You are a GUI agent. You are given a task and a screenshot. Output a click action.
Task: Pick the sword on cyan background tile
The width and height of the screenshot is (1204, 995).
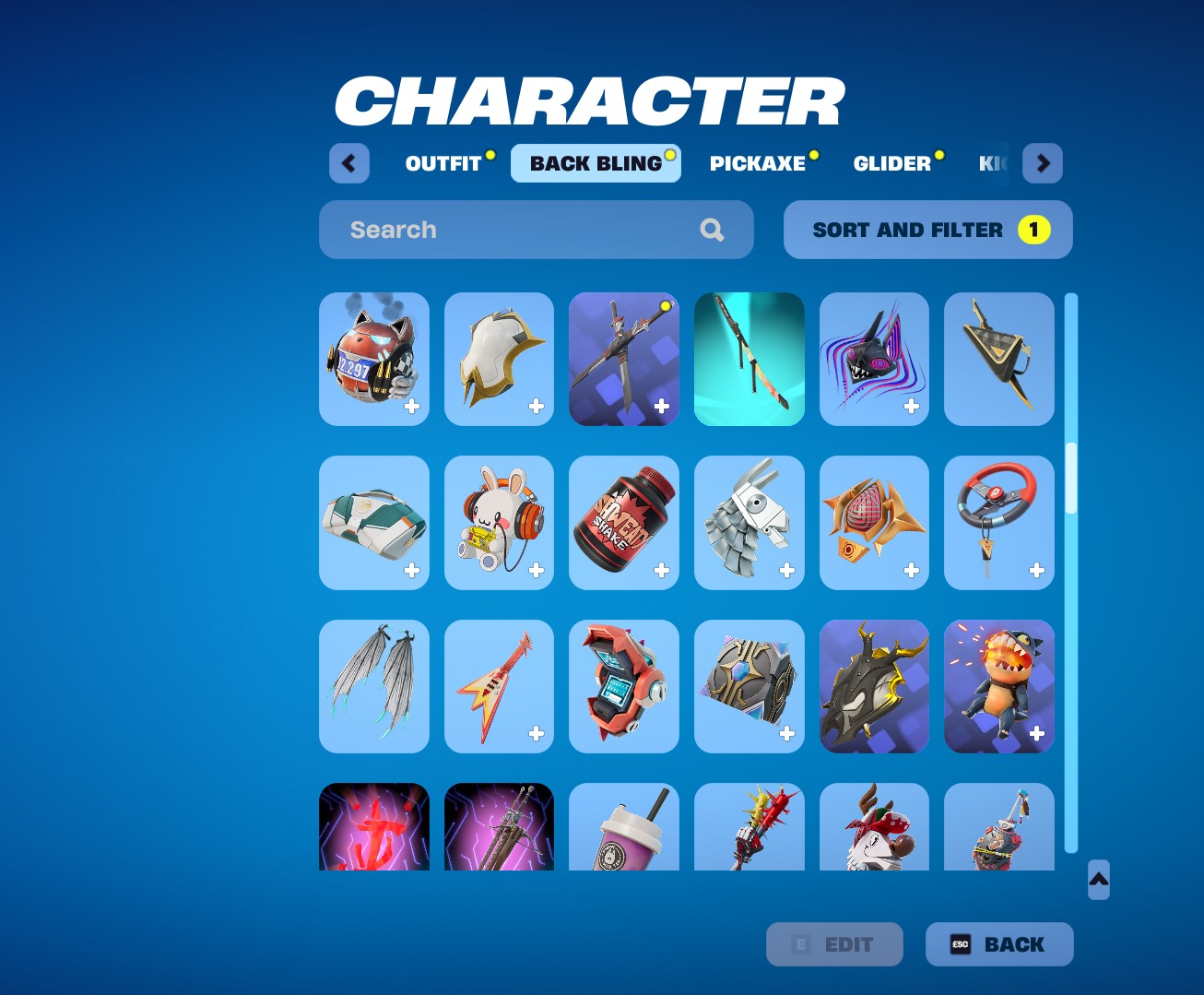[x=749, y=359]
